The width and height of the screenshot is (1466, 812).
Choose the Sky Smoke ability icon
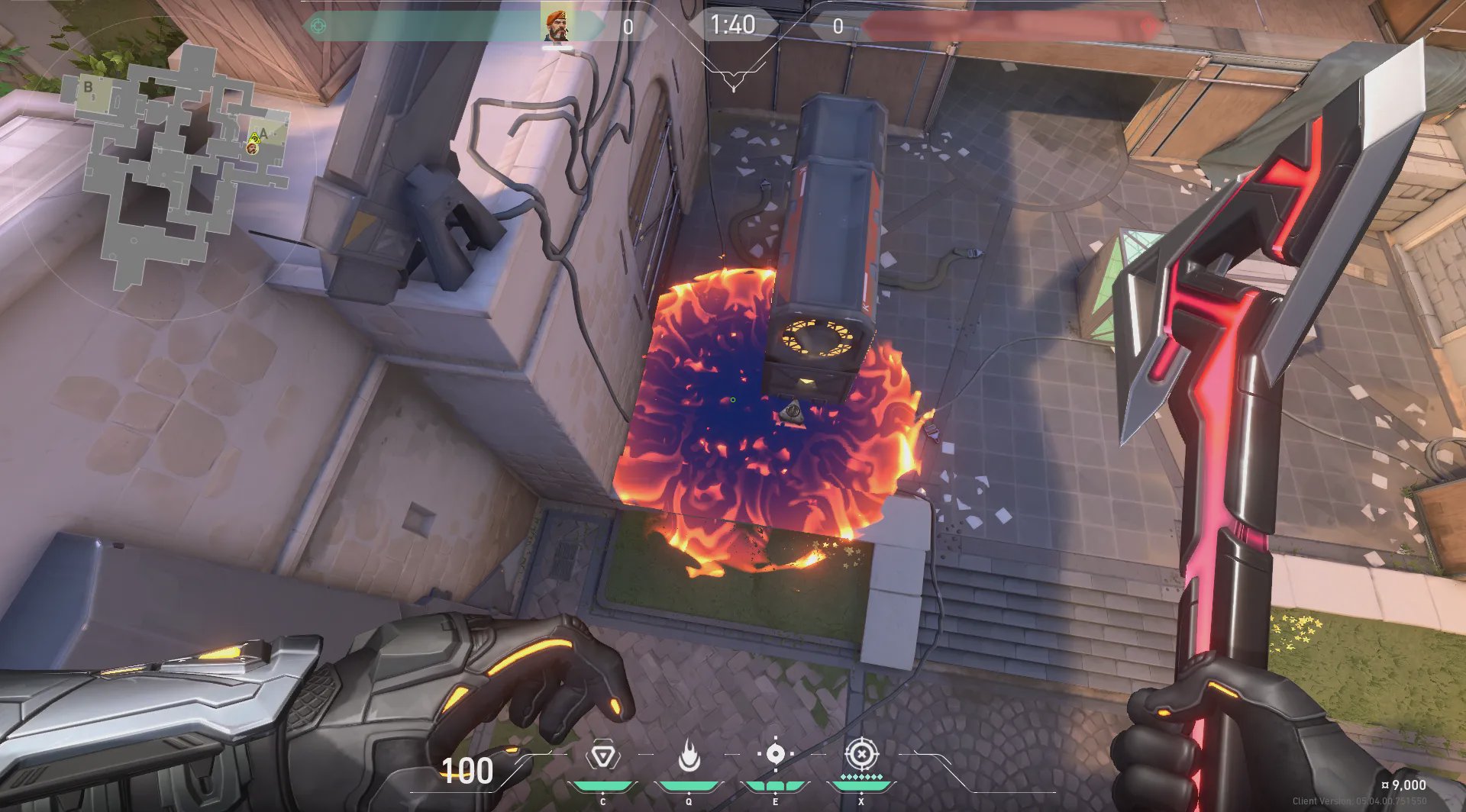tap(775, 755)
